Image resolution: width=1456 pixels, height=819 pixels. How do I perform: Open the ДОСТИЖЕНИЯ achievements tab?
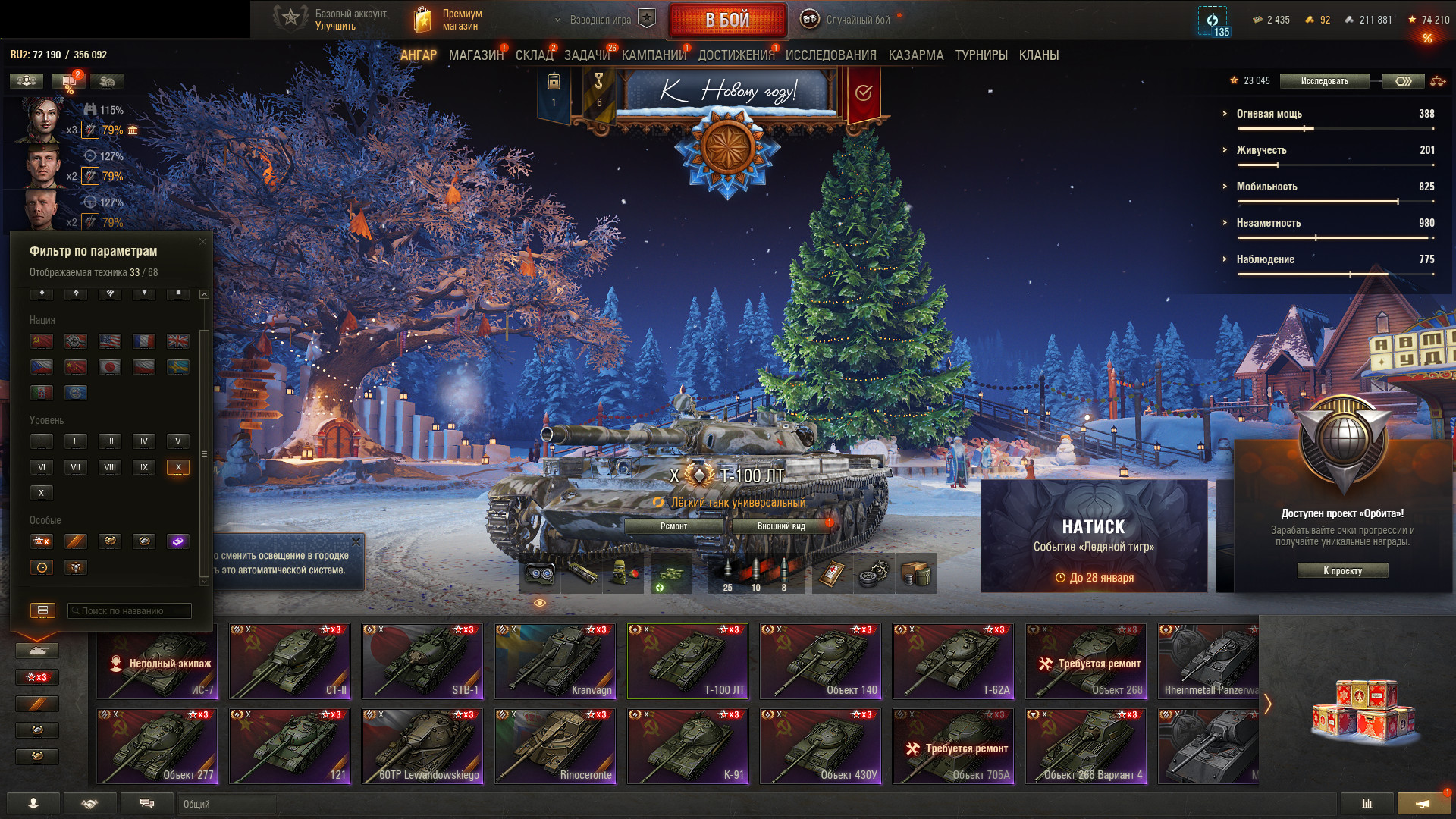[736, 55]
